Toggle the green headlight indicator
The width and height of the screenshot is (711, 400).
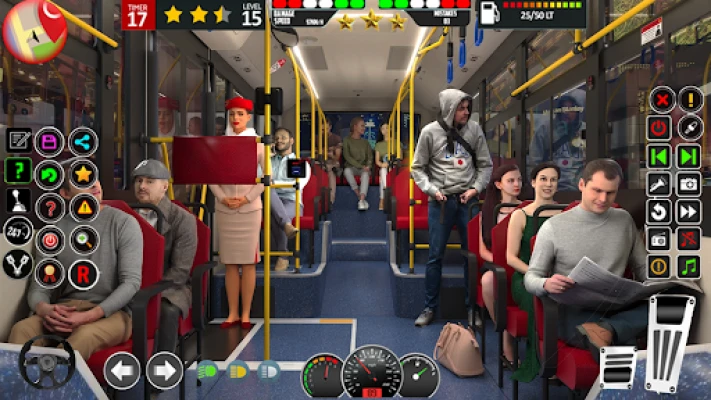[208, 371]
